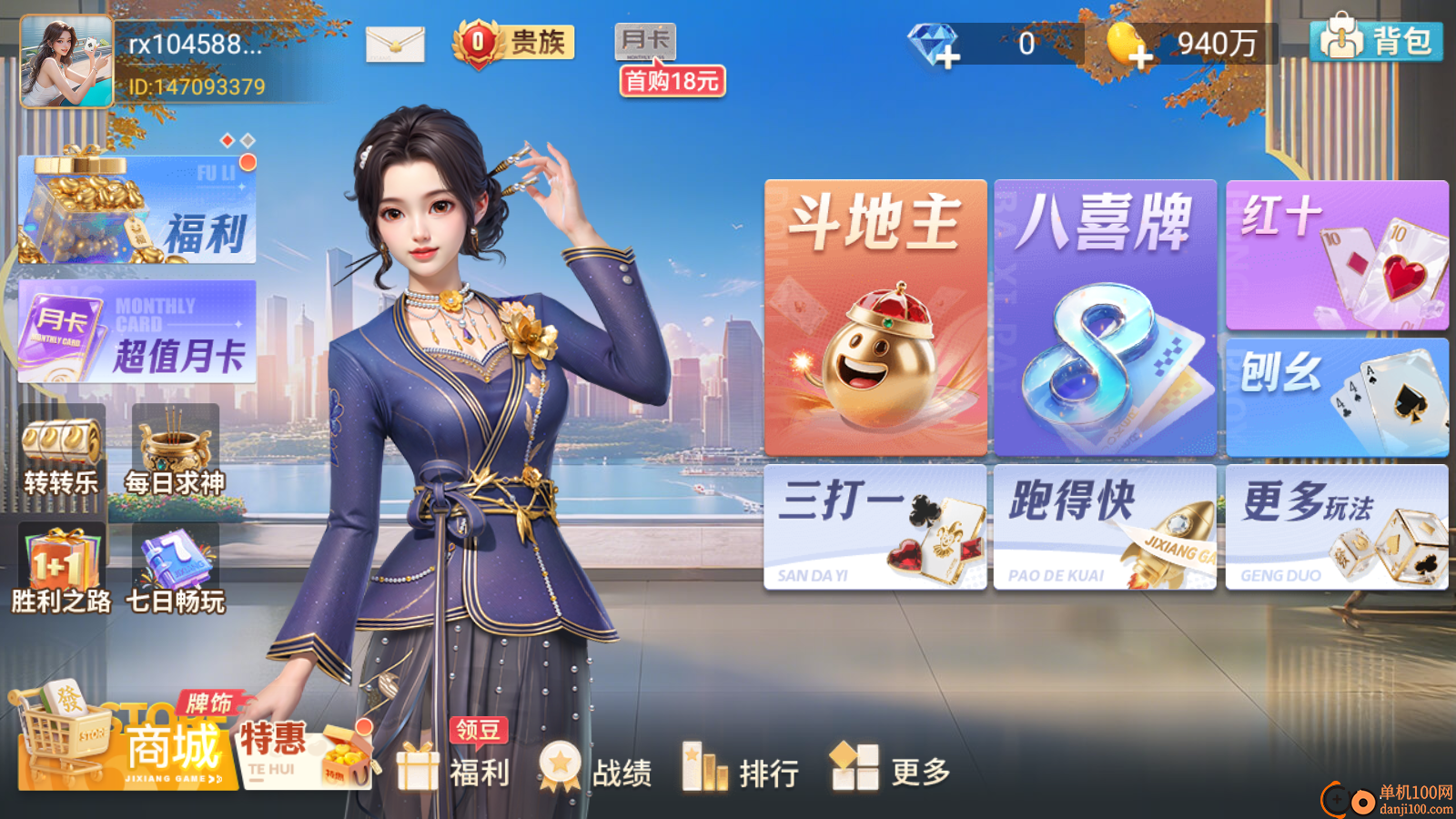Screen dimensions: 1456x819
Task: Tap 首购18元 first purchase offer
Action: (671, 82)
